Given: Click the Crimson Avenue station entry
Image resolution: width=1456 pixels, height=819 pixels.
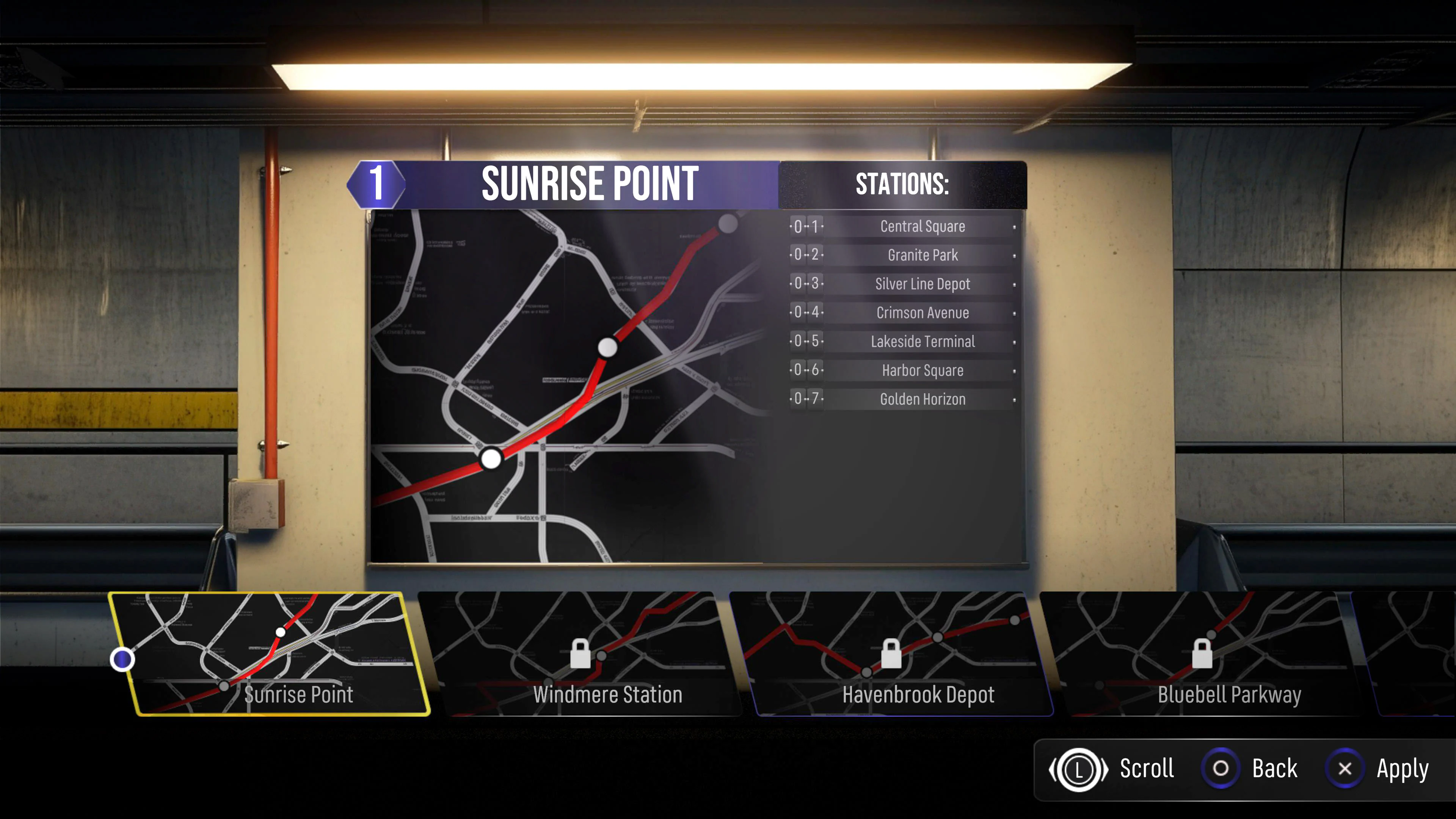Looking at the screenshot, I should click(x=922, y=312).
